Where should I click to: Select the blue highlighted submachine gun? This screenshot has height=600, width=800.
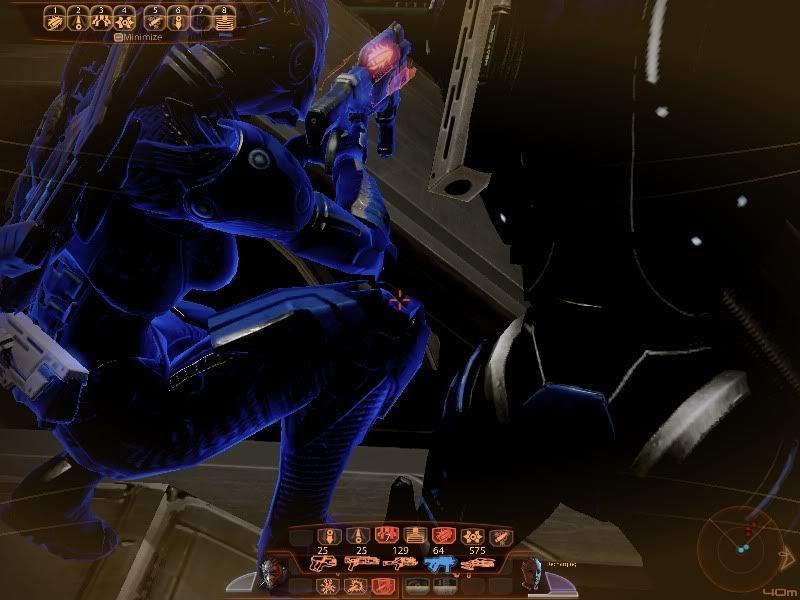(441, 564)
